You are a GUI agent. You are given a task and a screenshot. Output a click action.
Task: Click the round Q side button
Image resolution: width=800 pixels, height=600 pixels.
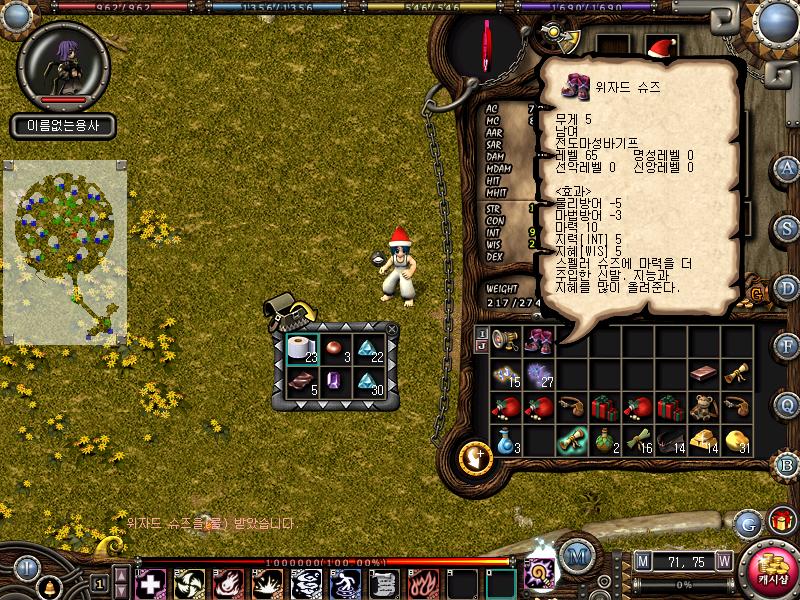(787, 404)
